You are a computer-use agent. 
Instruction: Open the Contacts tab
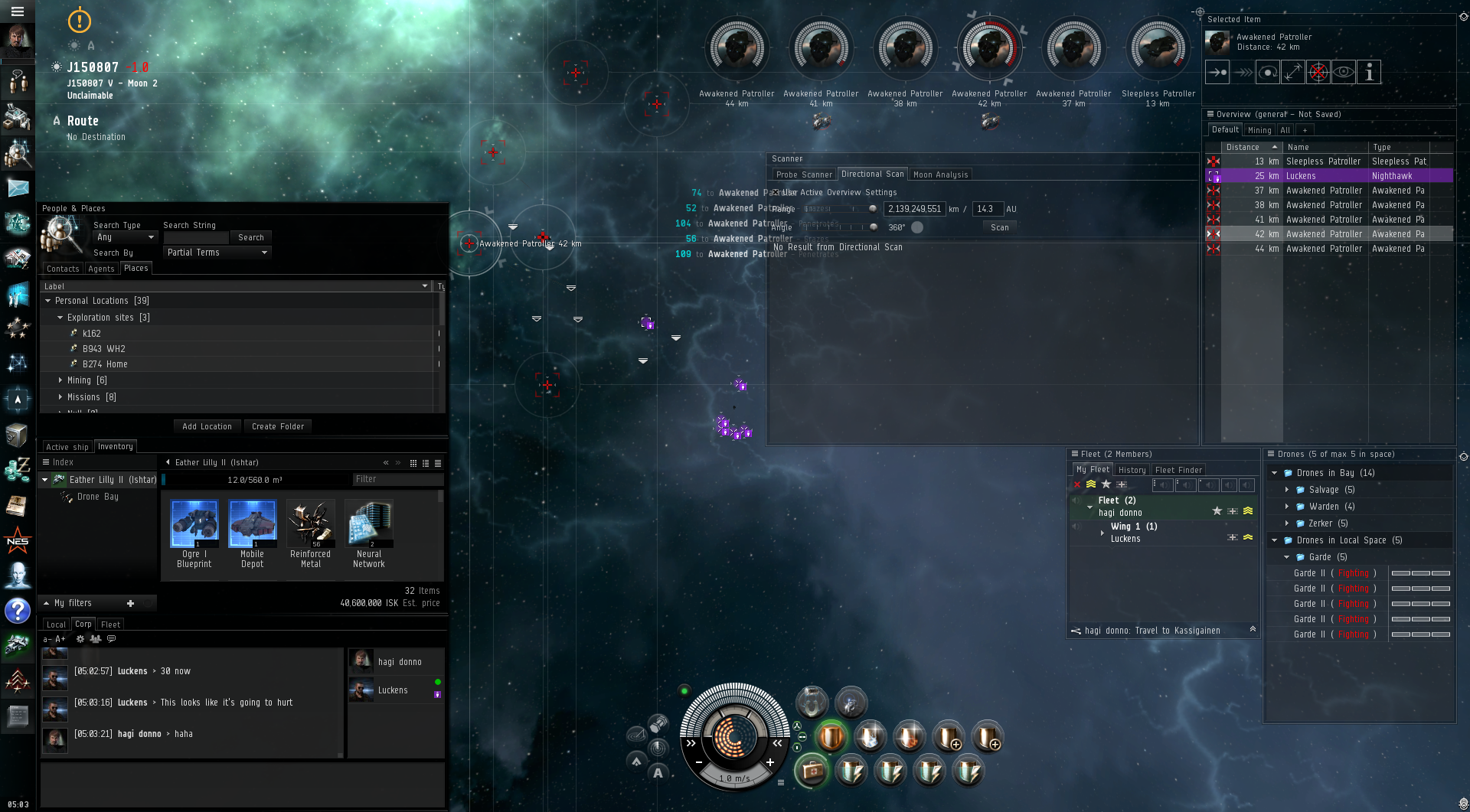[63, 269]
